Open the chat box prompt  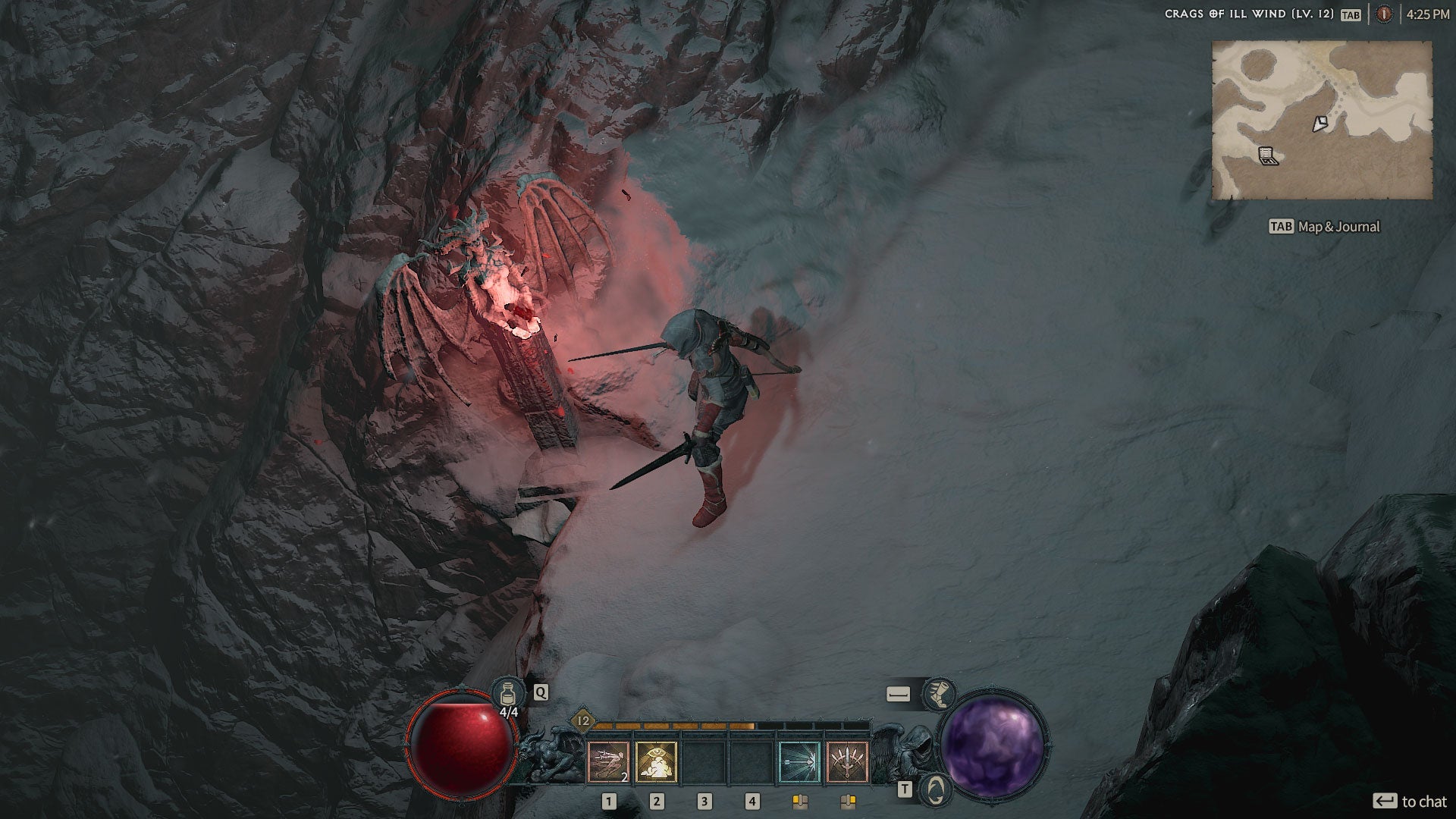click(x=1410, y=802)
